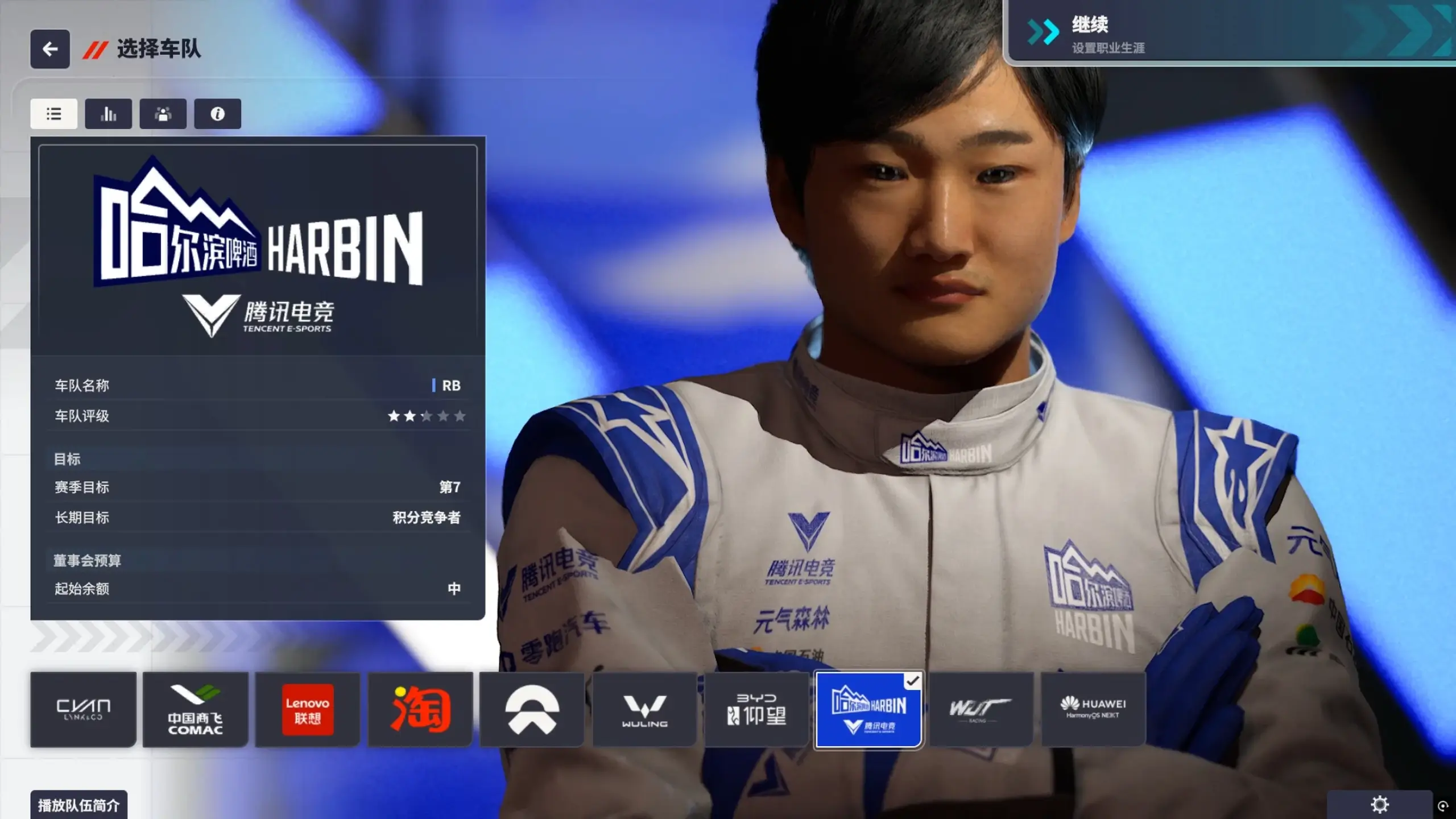Open the bar chart stats tab

click(109, 114)
